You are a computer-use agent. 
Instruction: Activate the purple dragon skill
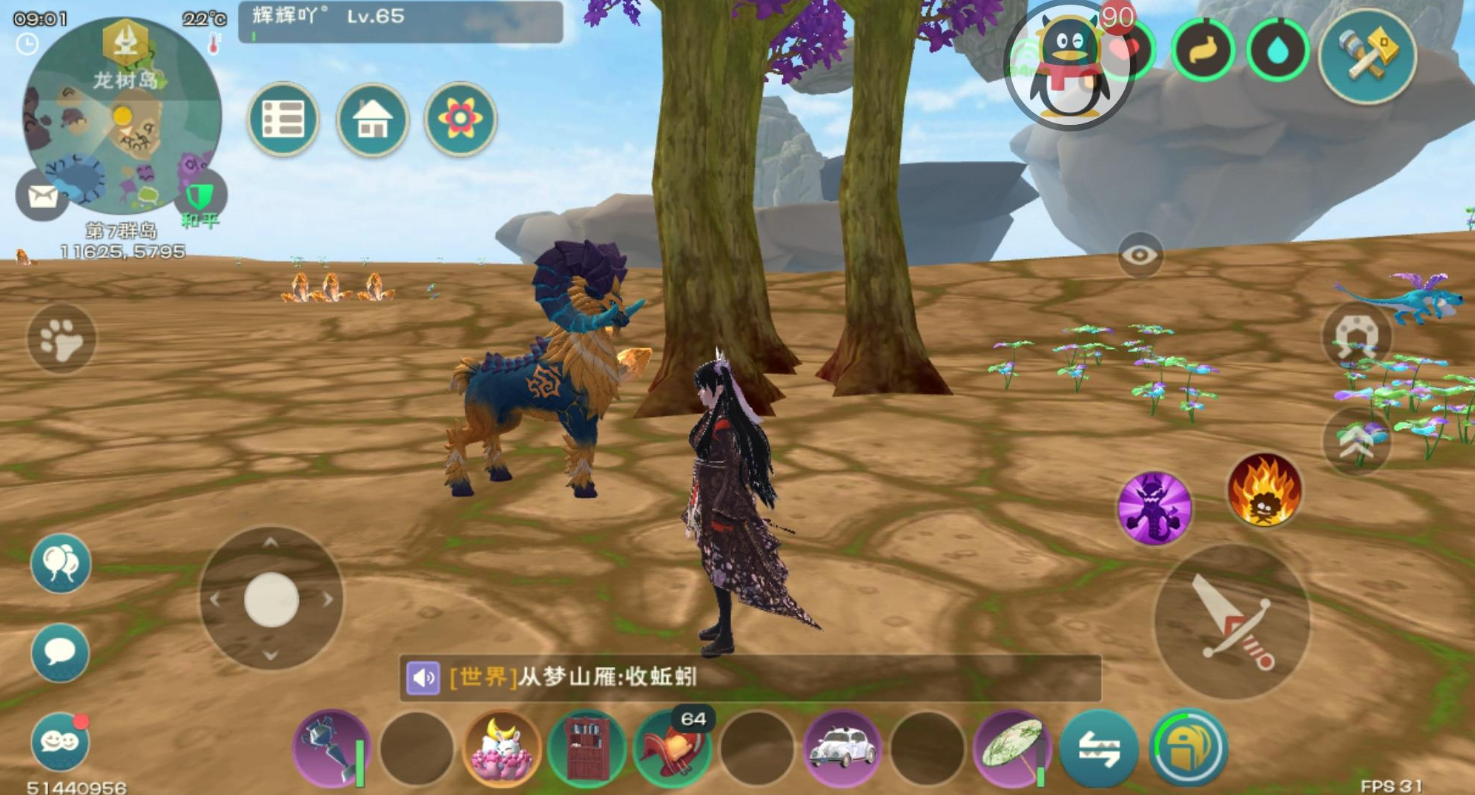1154,508
